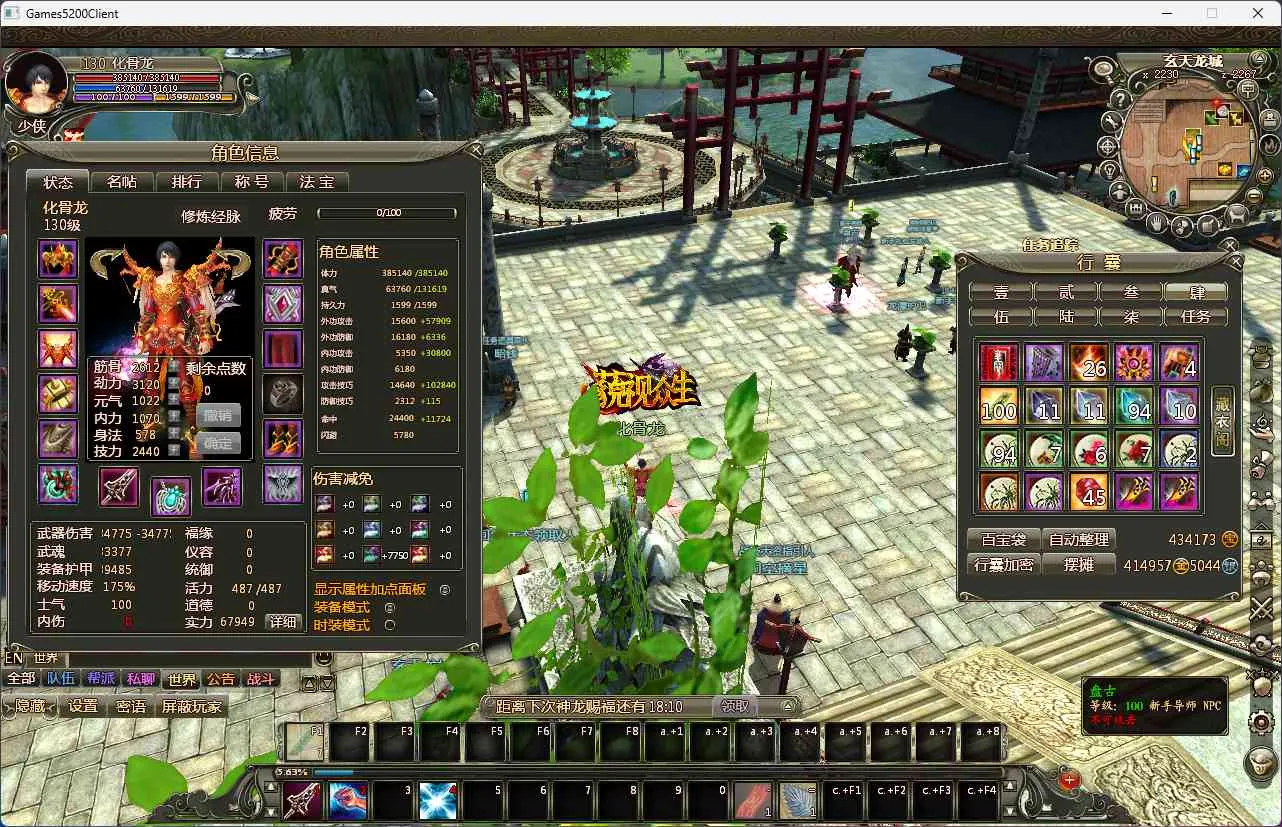Open the 百宝袋 pouch
The image size is (1282, 827).
click(1003, 539)
